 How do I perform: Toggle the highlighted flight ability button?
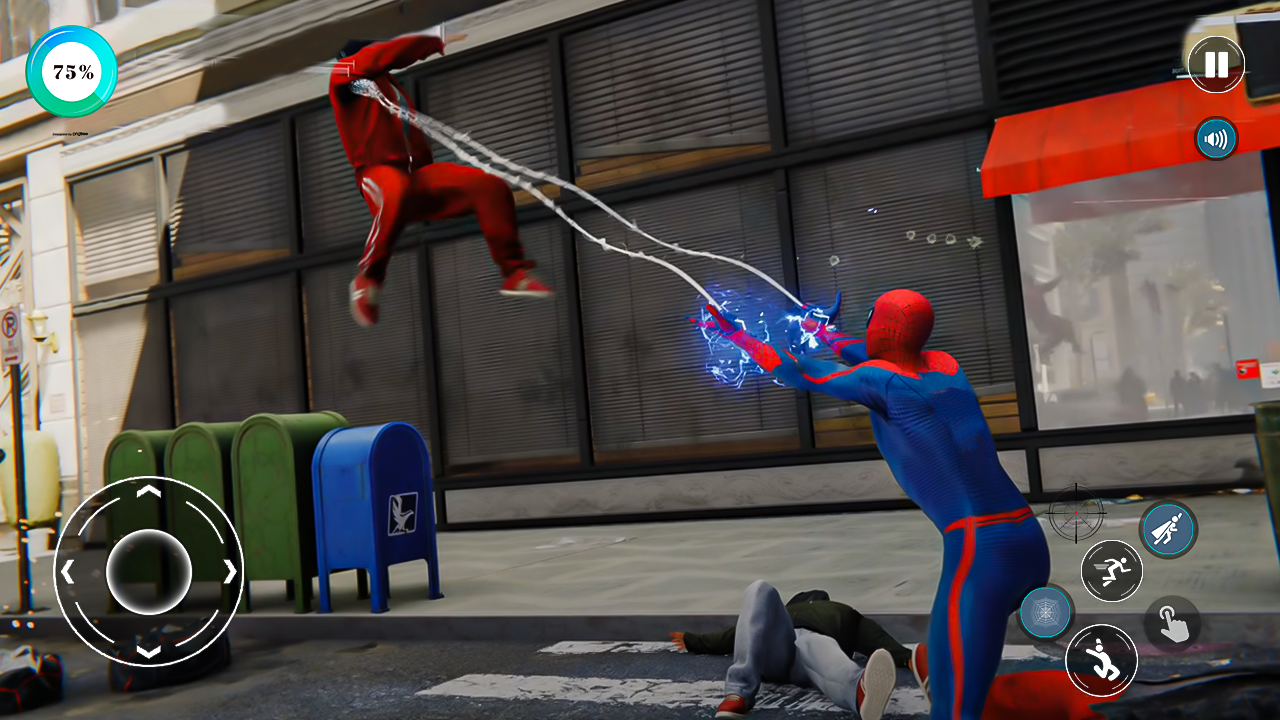1168,529
